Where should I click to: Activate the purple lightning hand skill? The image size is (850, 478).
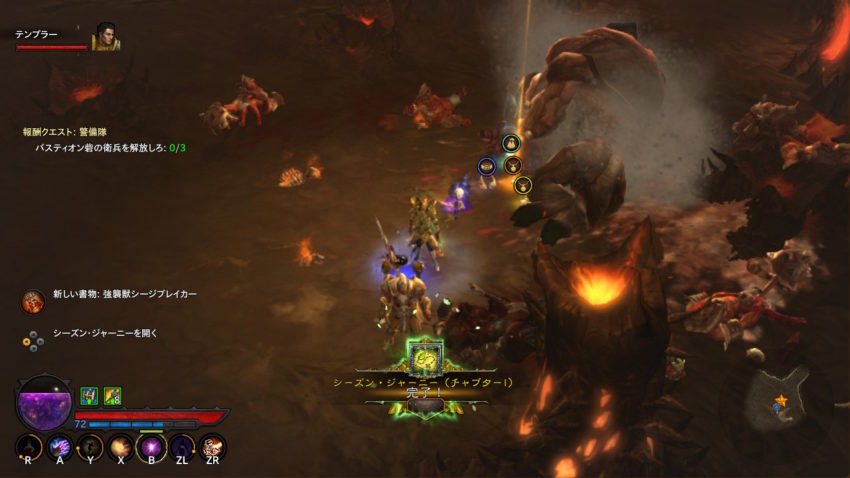pyautogui.click(x=59, y=446)
